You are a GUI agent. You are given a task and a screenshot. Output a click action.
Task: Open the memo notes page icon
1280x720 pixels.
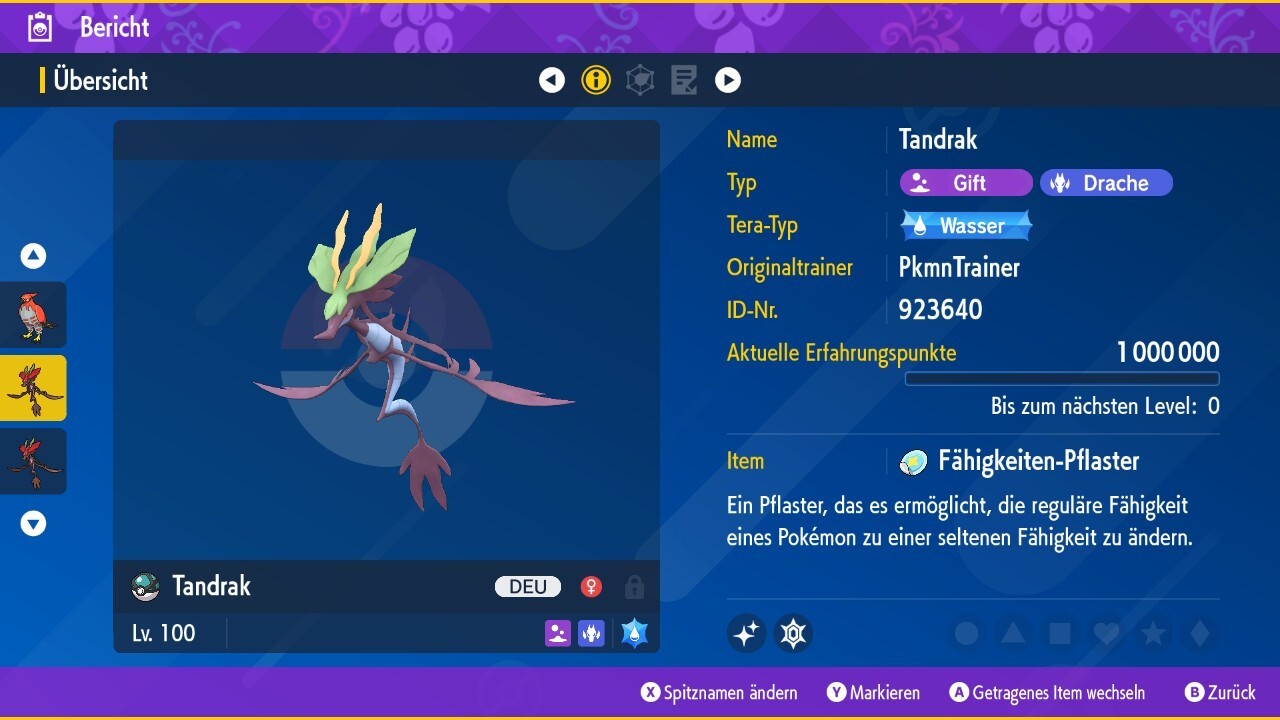point(684,80)
